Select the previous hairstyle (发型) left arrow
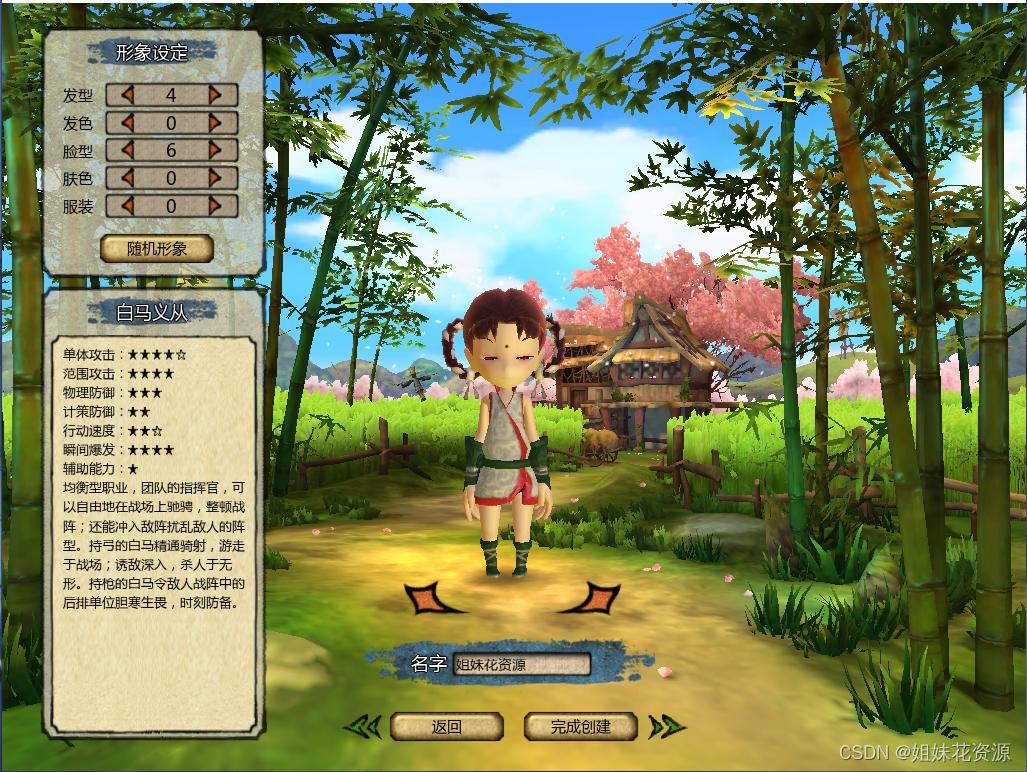The height and width of the screenshot is (772, 1027). 127,95
